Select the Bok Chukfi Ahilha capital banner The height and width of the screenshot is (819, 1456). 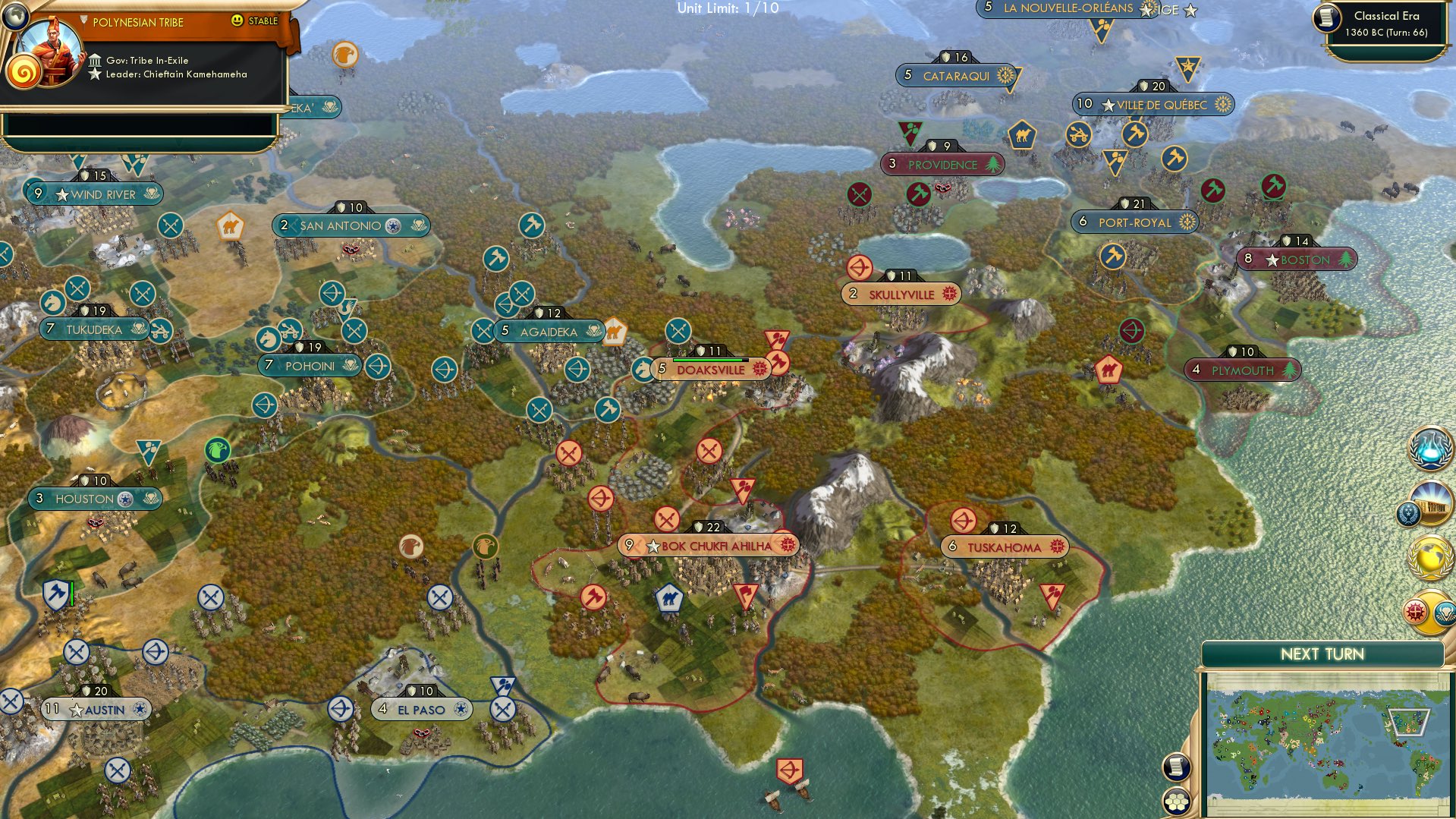pyautogui.click(x=709, y=543)
